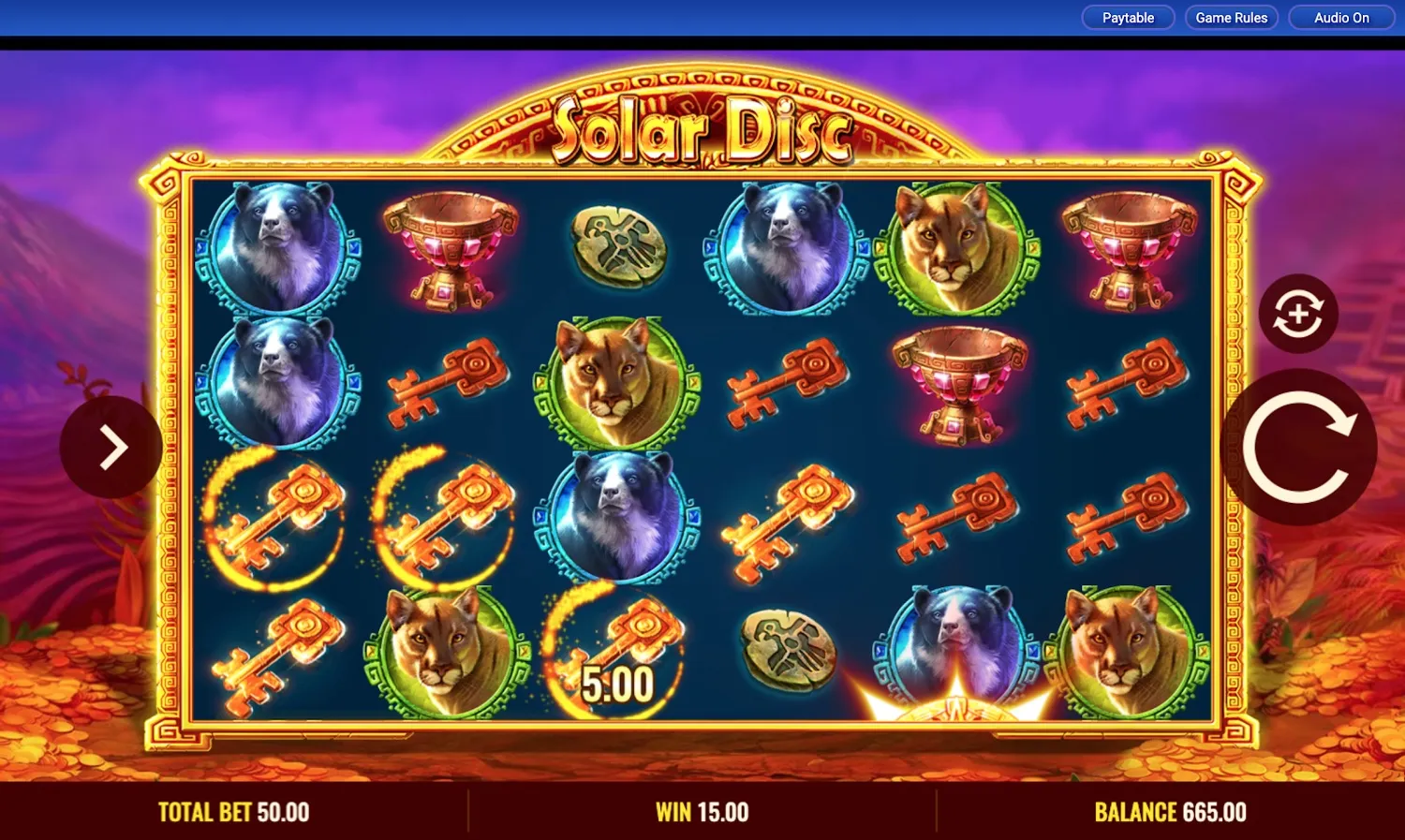Open the Paytable
Image resolution: width=1405 pixels, height=840 pixels.
coord(1127,17)
